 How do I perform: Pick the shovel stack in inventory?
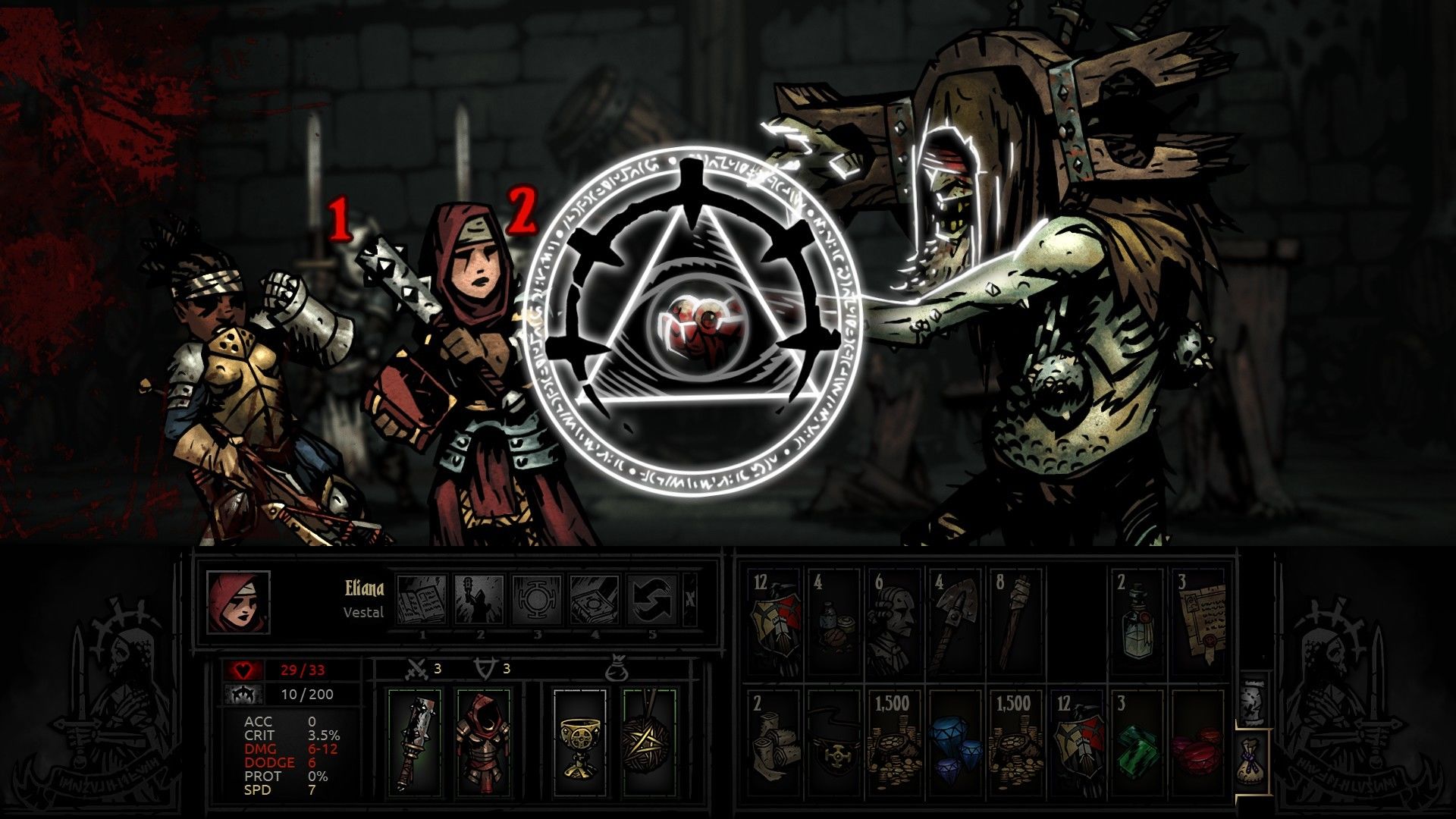coord(954,623)
